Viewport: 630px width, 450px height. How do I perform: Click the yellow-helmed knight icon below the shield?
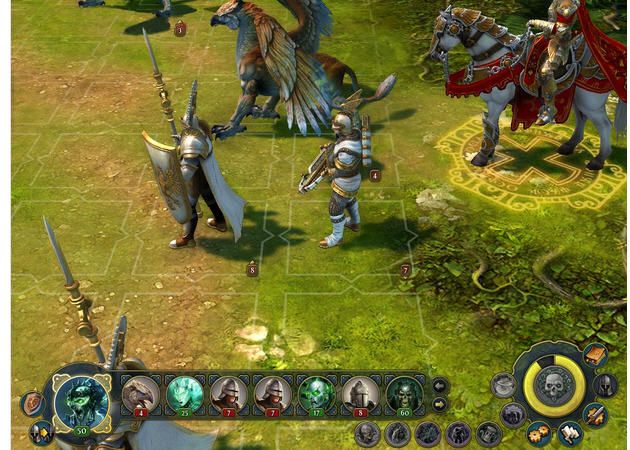(41, 432)
